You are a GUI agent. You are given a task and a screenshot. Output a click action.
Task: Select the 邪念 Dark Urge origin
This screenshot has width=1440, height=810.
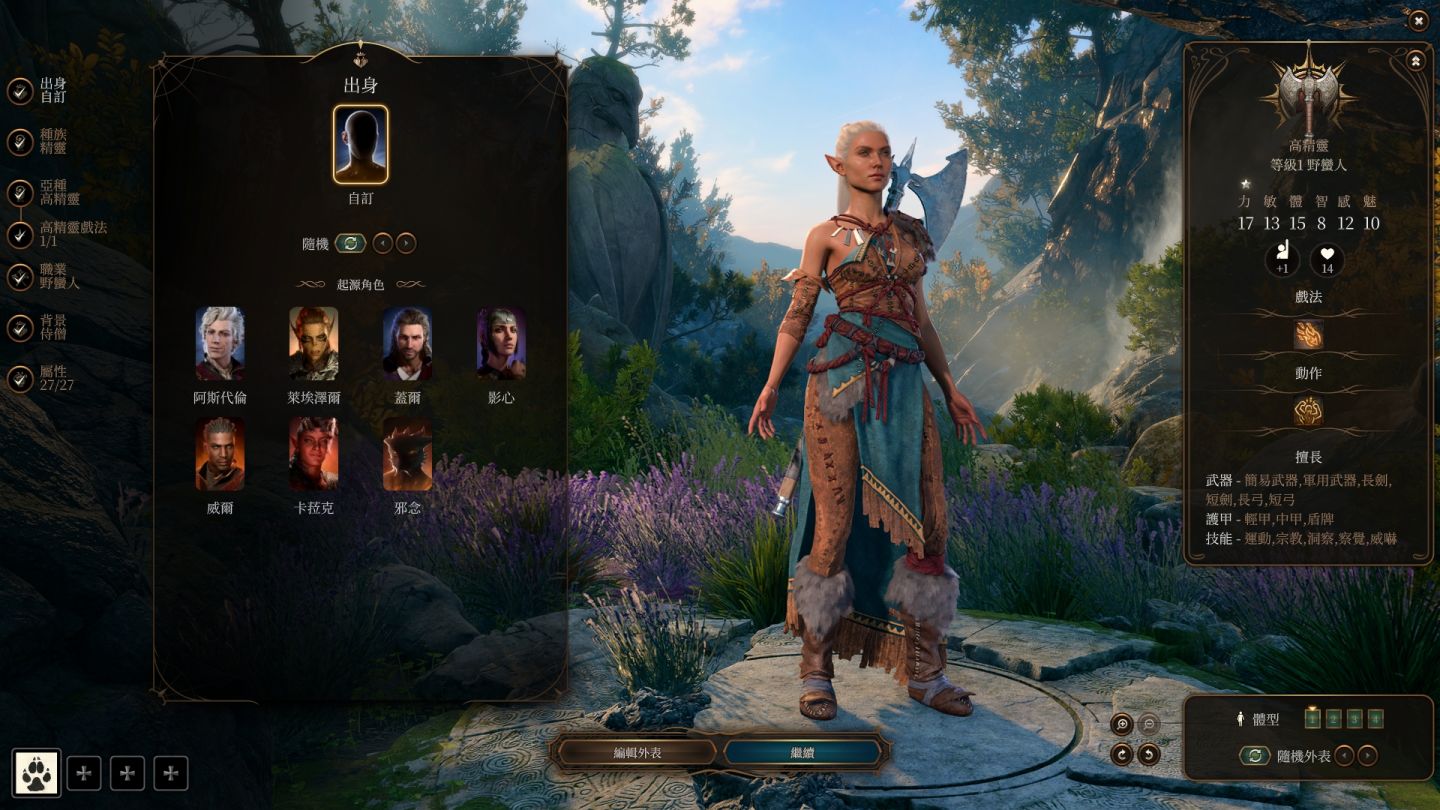tap(407, 454)
